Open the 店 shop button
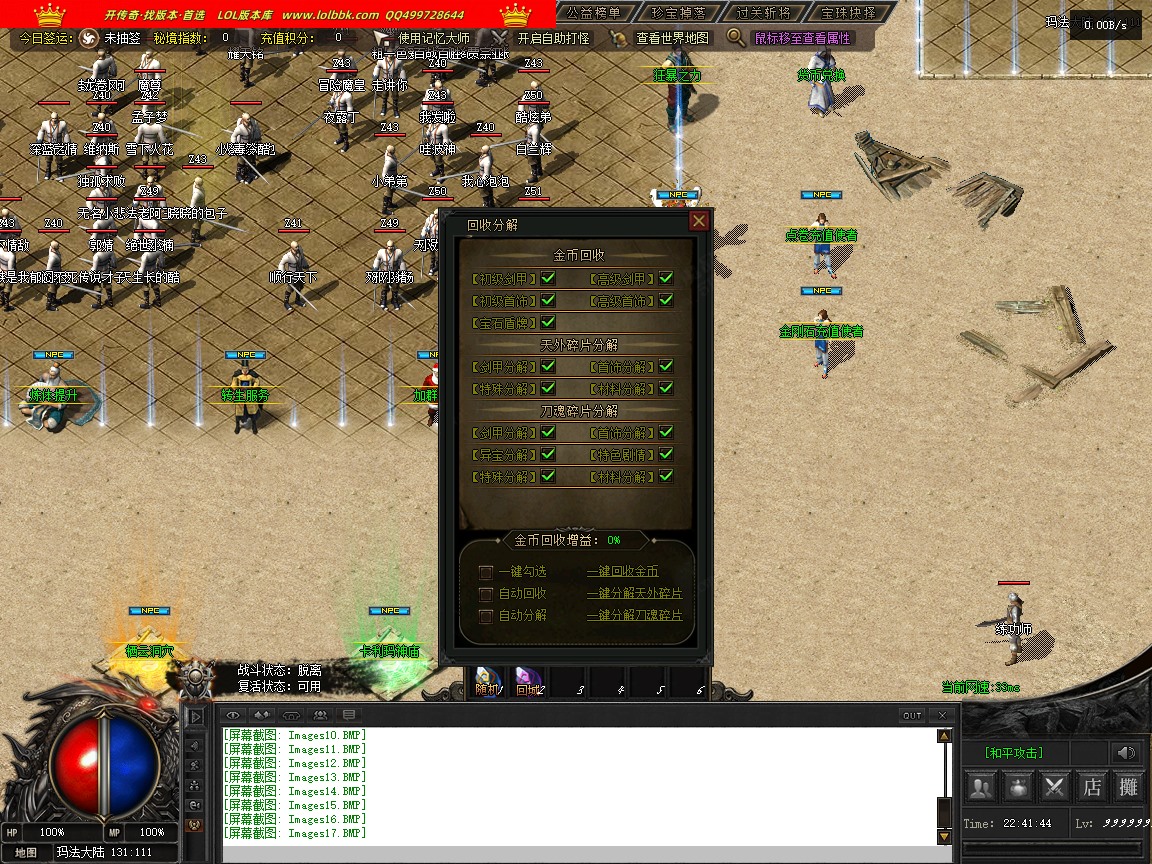This screenshot has height=864, width=1152. [x=1092, y=787]
